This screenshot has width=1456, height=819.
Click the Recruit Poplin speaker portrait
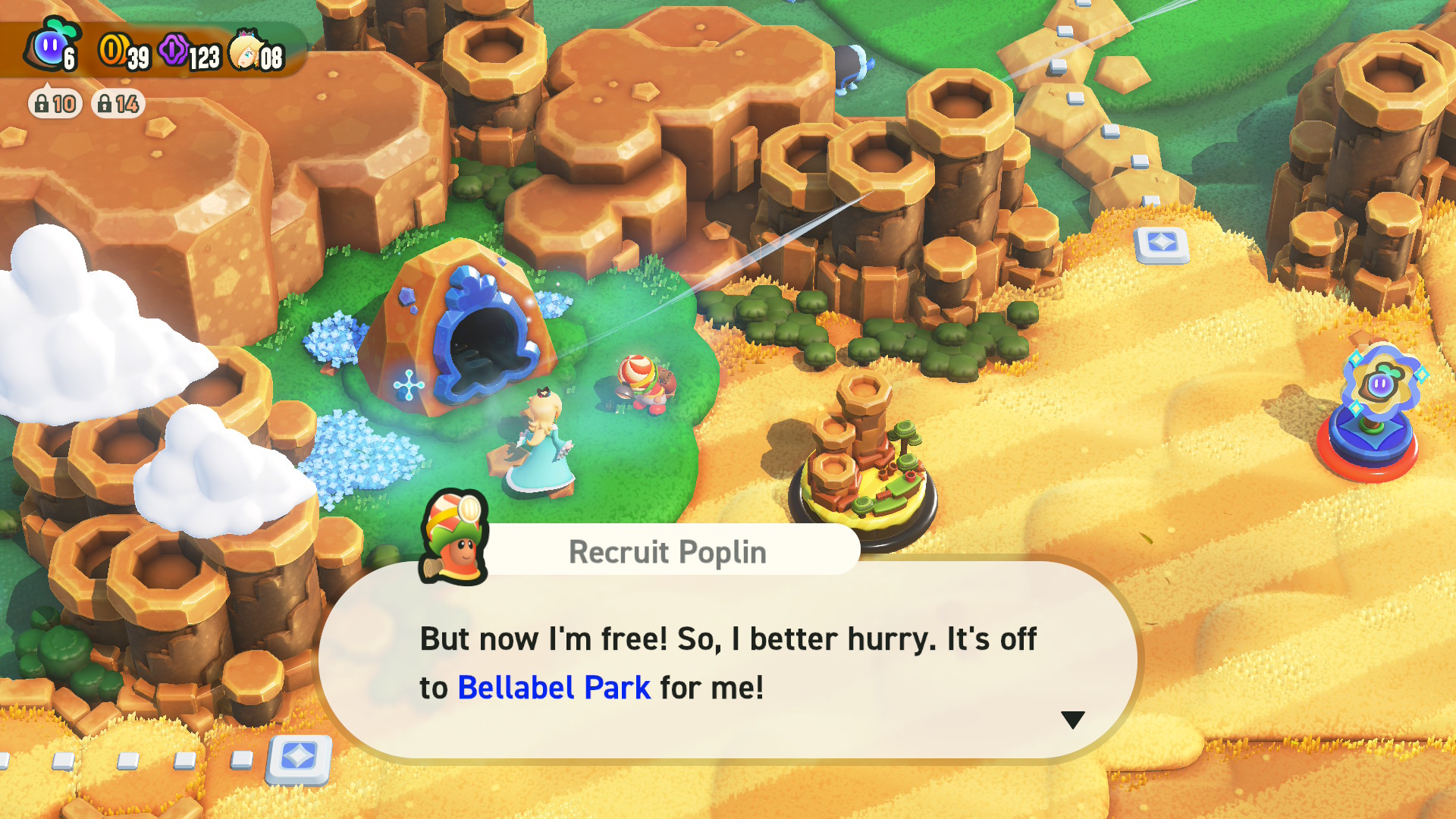[x=453, y=538]
